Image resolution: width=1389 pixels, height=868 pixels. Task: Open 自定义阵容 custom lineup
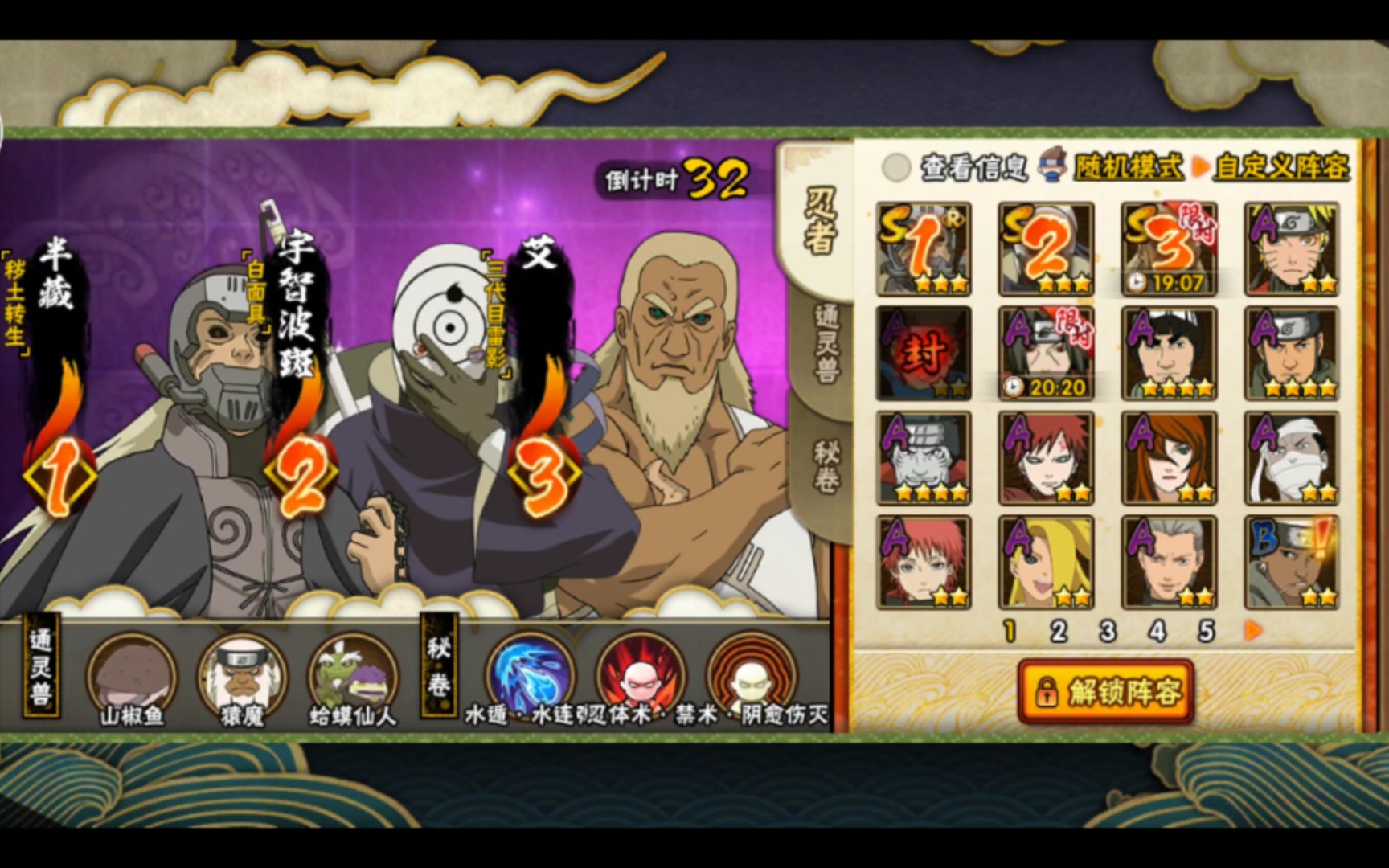pos(1281,167)
